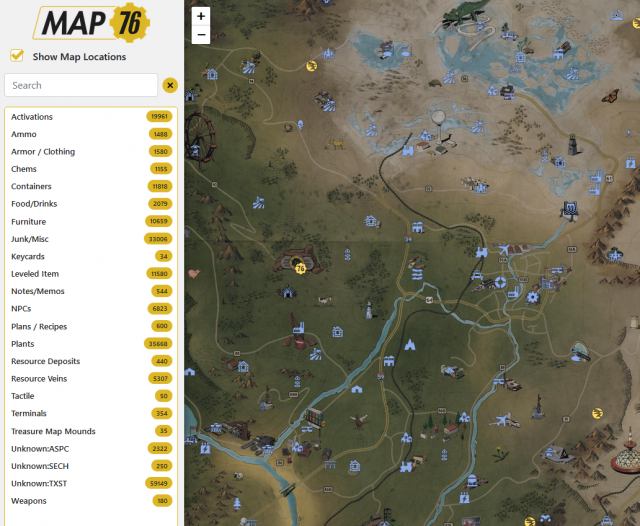Viewport: 640px width, 526px height.
Task: Open the Ammo filter entry
Action: click(24, 134)
